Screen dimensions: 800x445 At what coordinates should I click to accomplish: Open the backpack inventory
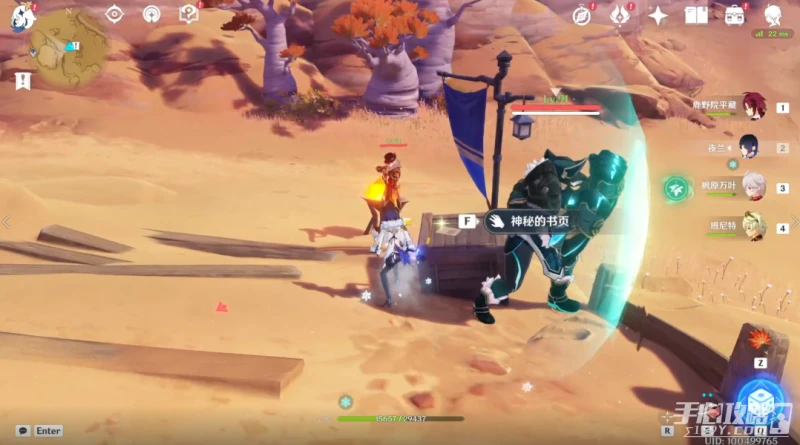pos(735,15)
